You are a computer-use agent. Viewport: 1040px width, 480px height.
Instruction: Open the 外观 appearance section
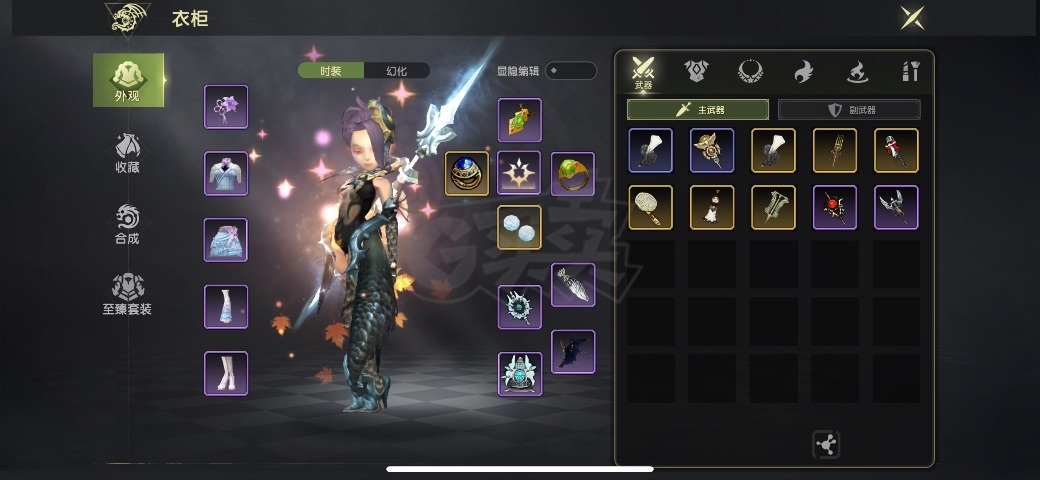(128, 80)
